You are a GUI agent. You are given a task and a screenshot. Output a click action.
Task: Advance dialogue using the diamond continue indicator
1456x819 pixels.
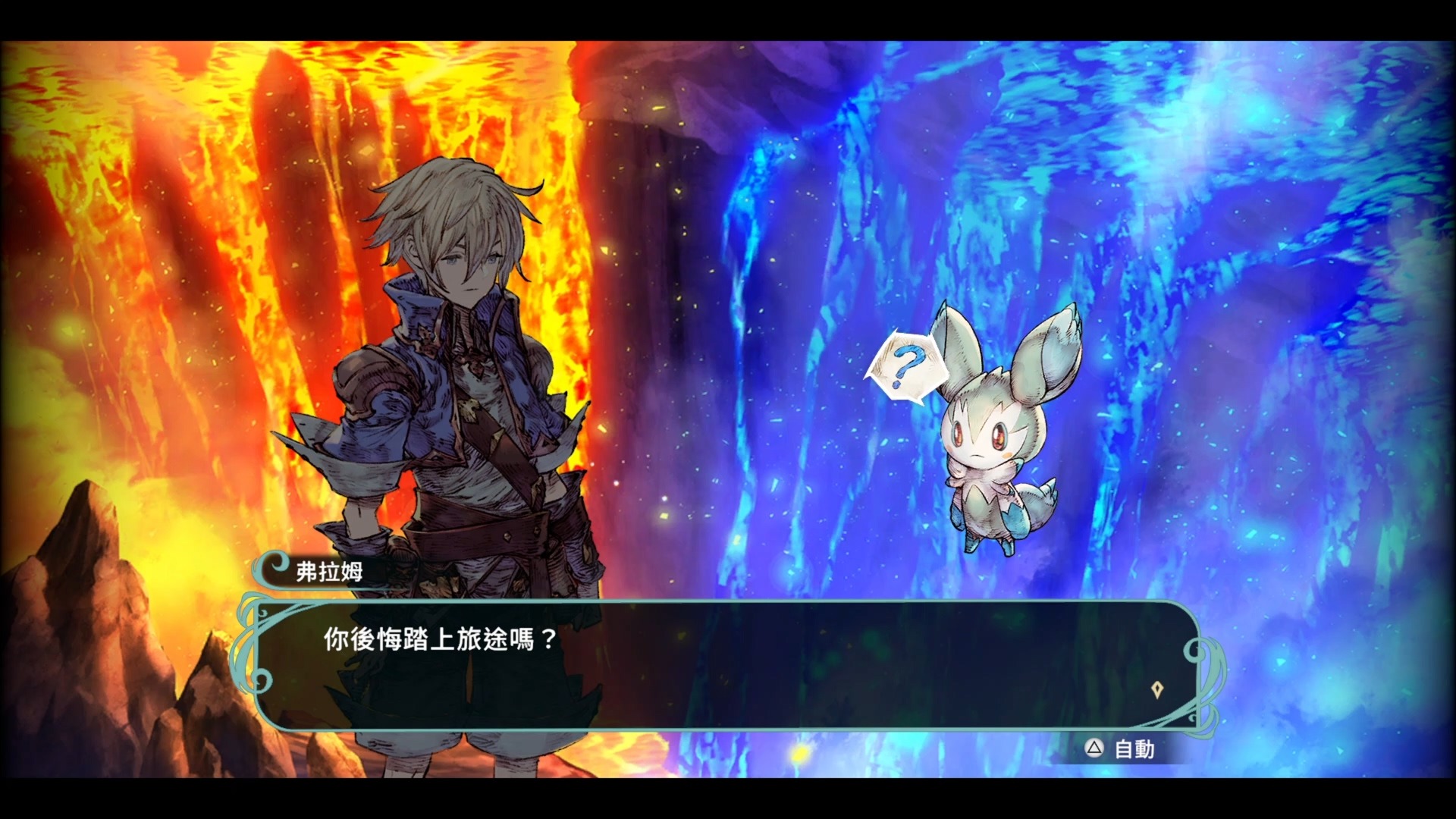(x=1156, y=689)
